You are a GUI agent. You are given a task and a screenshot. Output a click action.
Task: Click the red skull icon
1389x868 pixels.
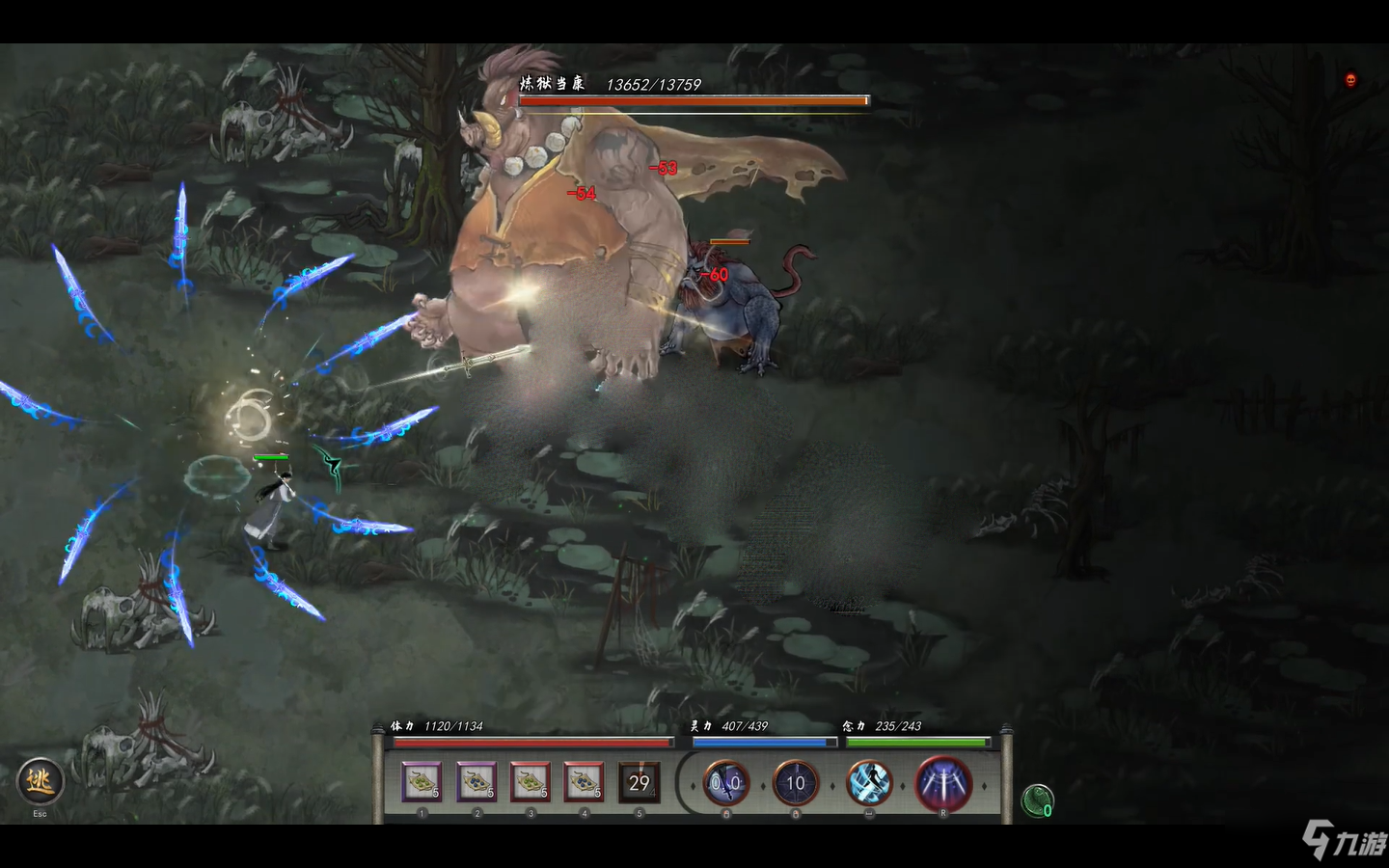pos(1350,80)
